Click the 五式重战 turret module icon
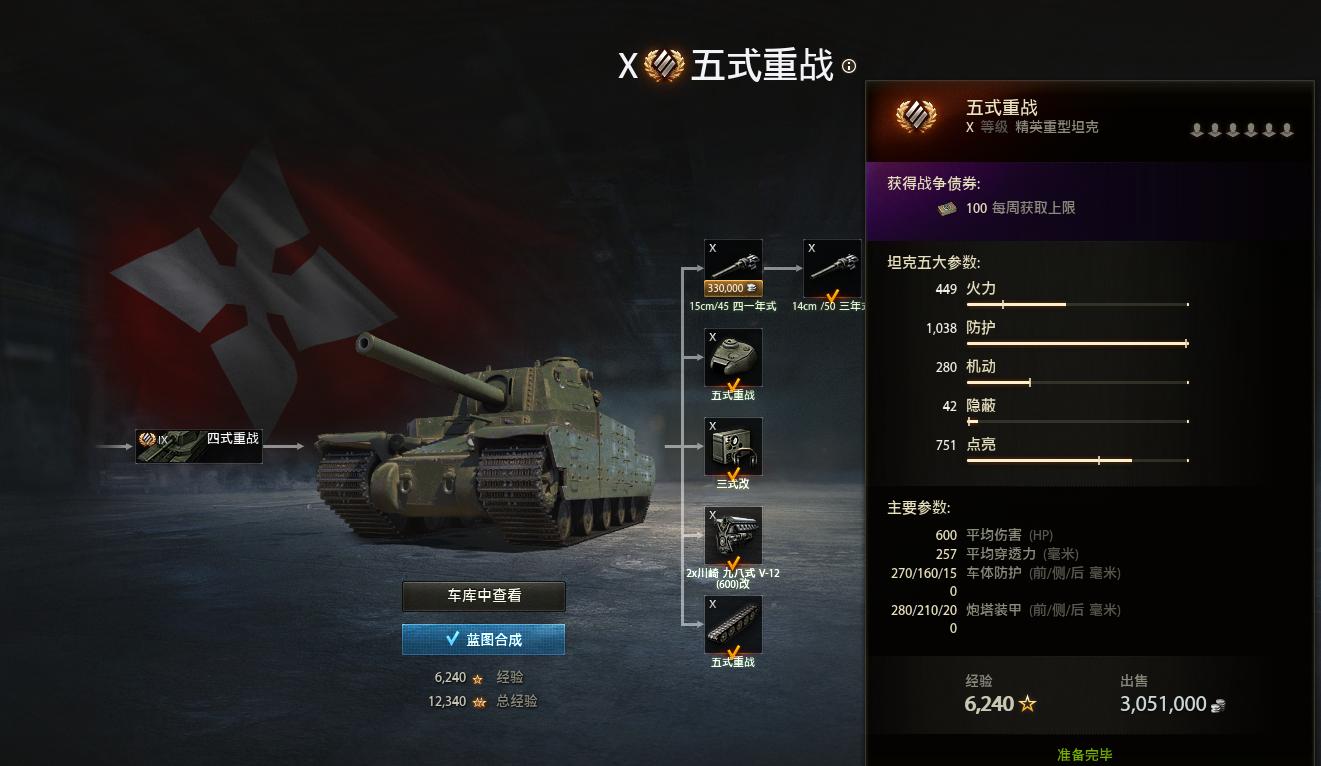Screen dimensions: 1321x766 (x=733, y=356)
